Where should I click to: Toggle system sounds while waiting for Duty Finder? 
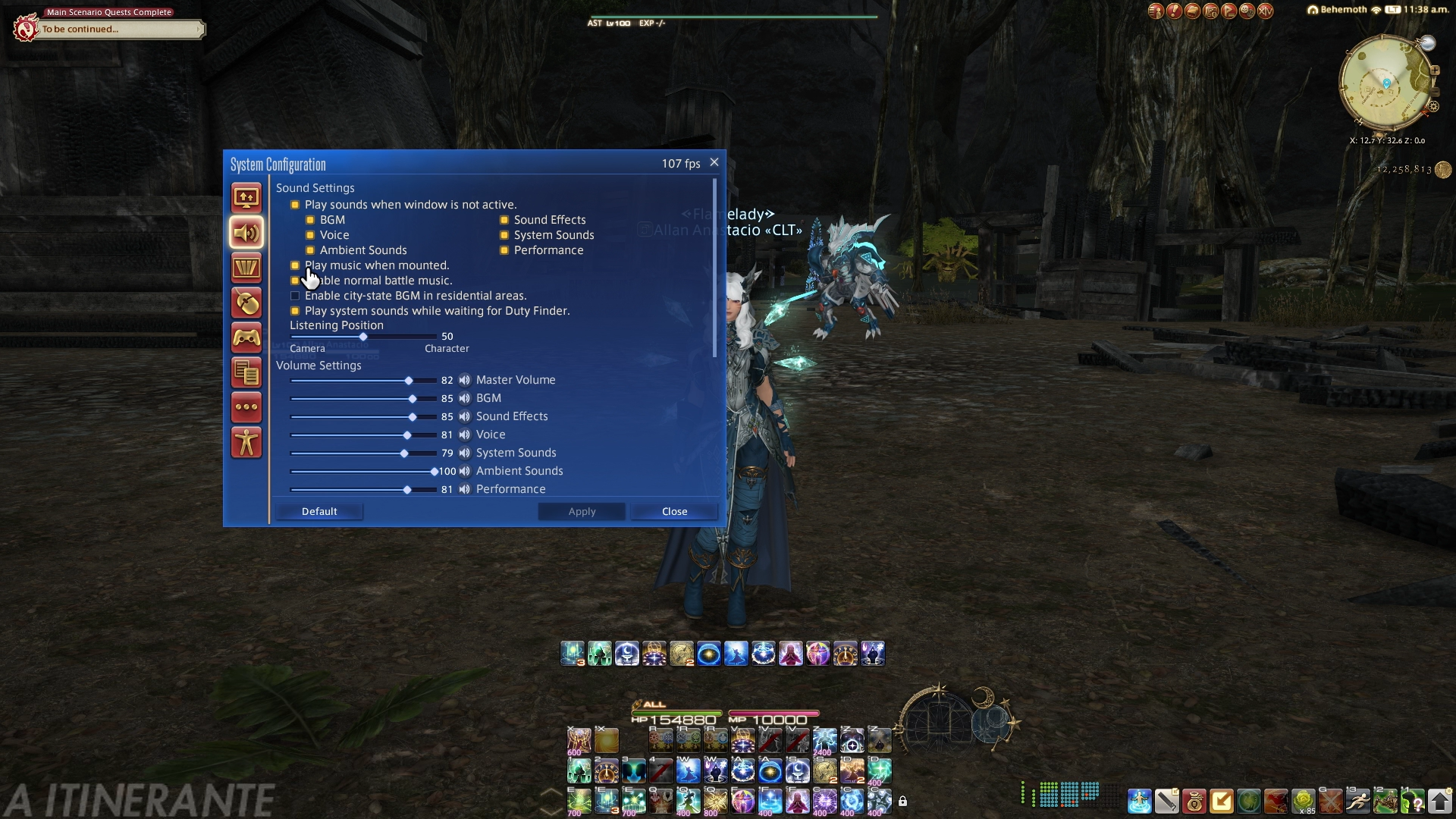[295, 311]
